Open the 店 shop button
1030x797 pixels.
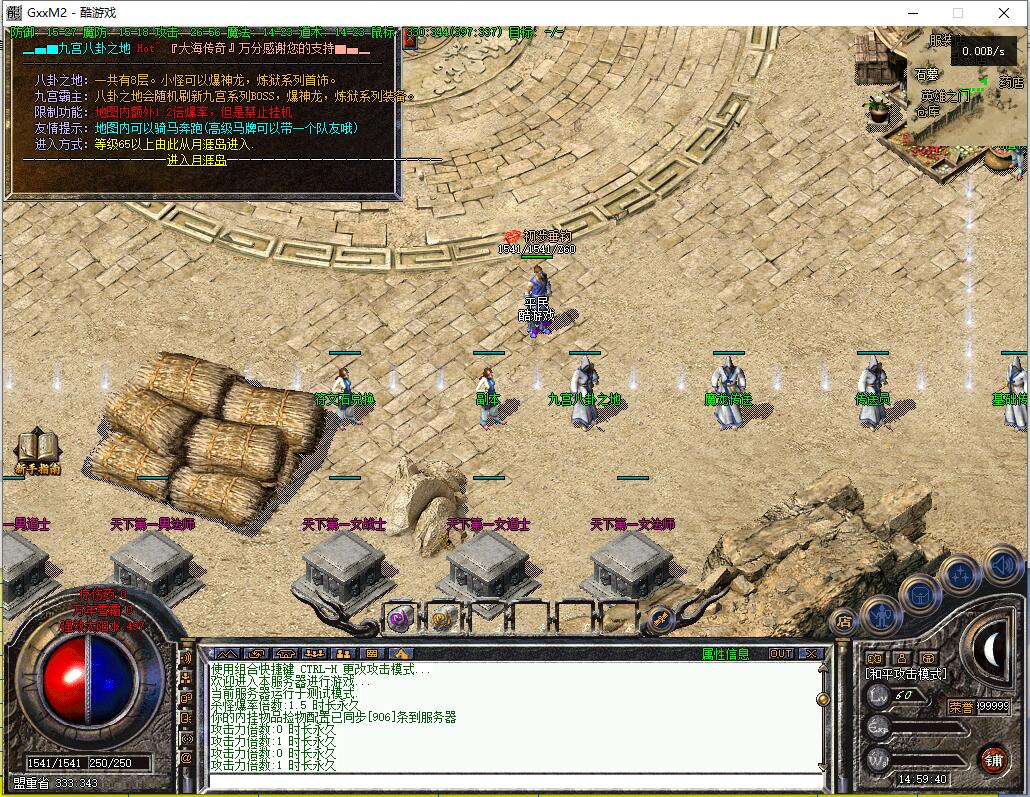coord(843,621)
